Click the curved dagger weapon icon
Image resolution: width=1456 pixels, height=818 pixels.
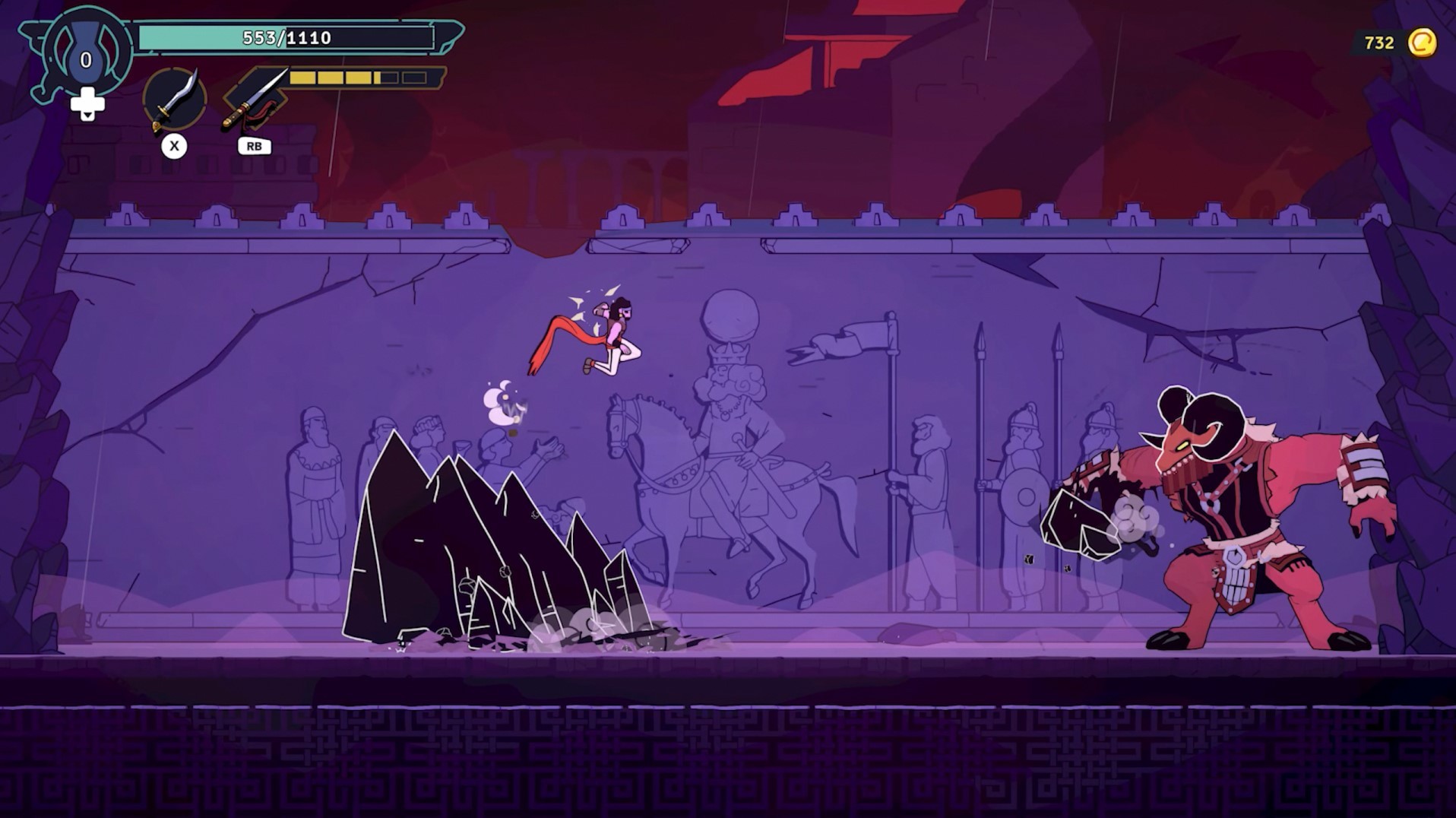(x=175, y=100)
